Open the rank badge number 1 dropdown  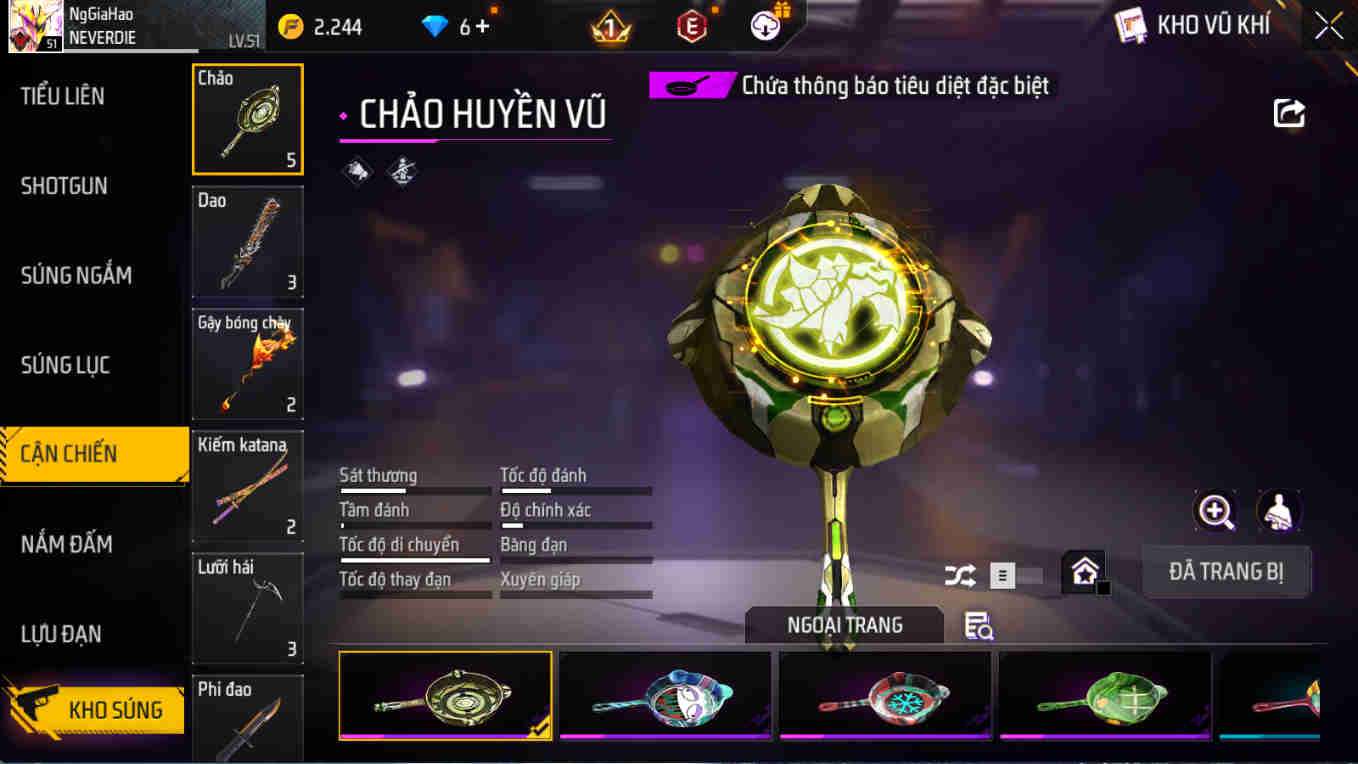[x=609, y=25]
